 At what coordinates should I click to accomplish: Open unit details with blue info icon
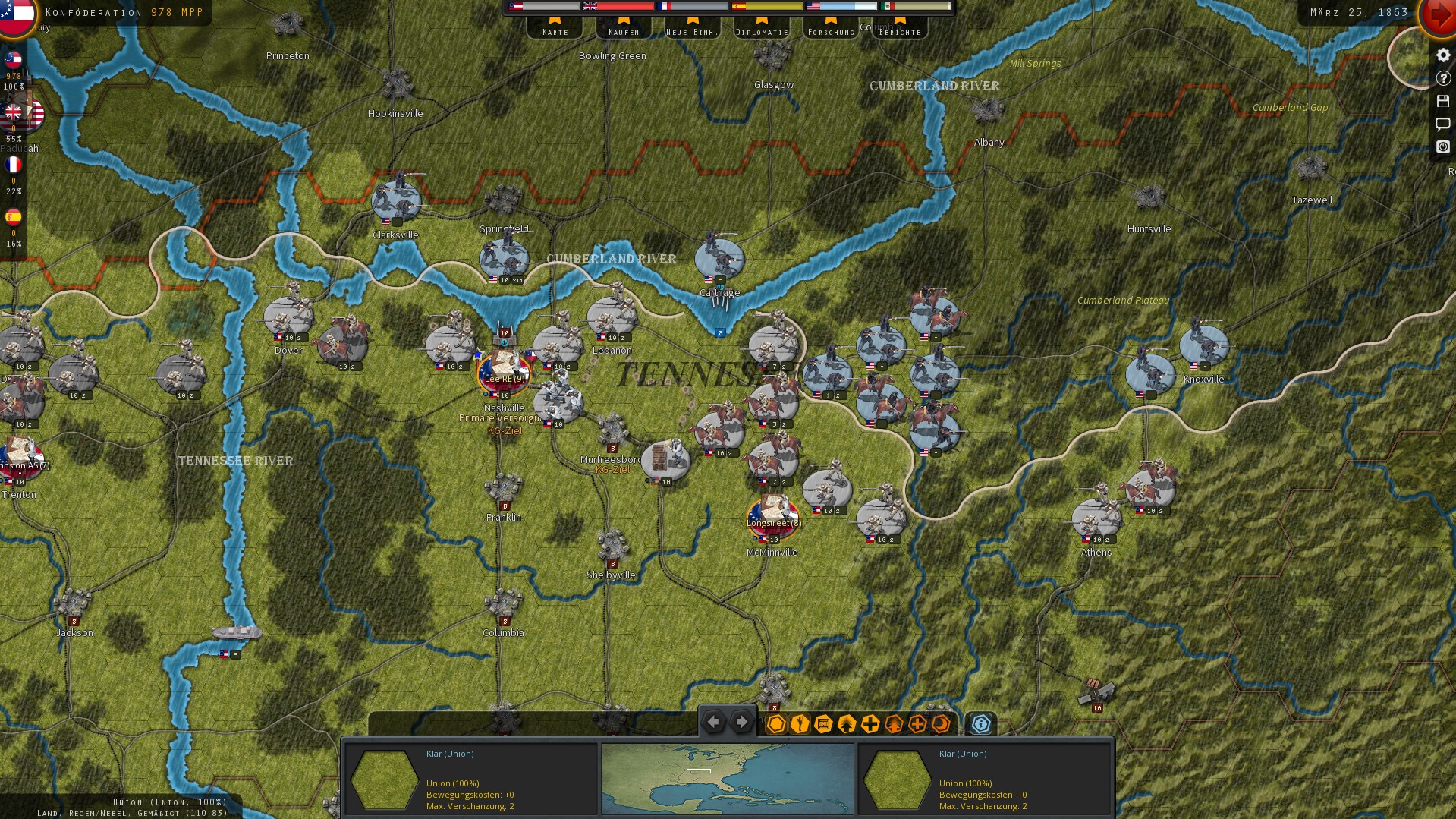click(x=981, y=724)
